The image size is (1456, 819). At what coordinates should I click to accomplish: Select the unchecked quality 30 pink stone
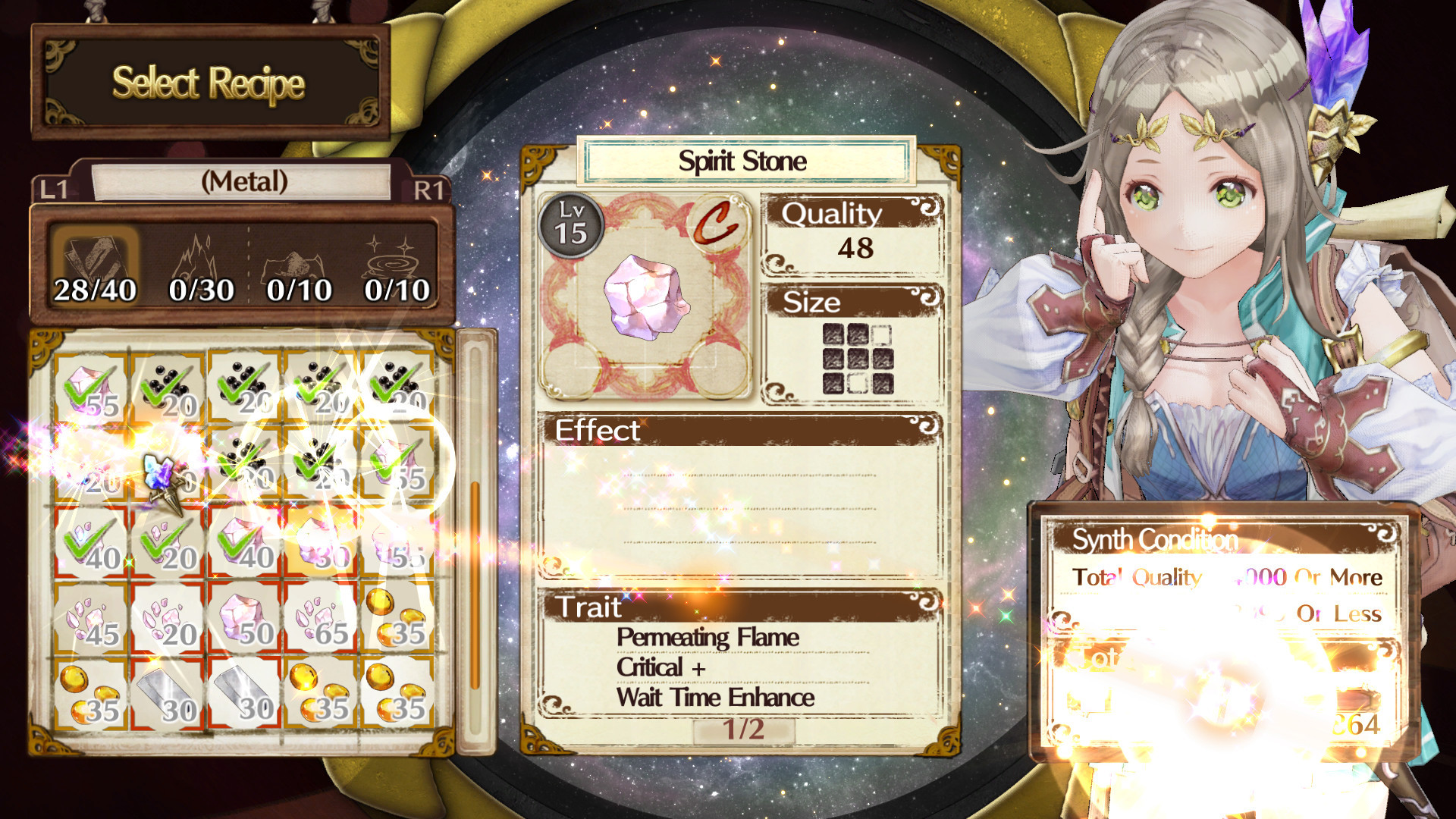tap(321, 541)
